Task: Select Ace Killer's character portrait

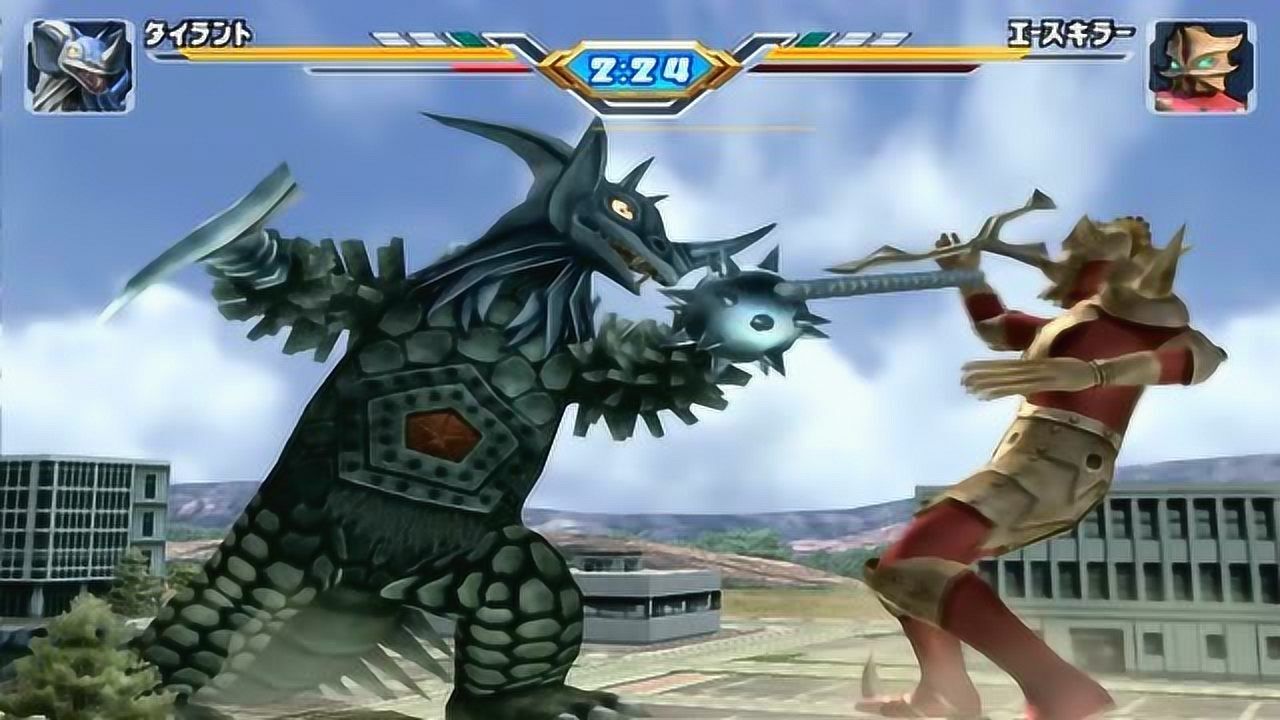Action: [1199, 66]
